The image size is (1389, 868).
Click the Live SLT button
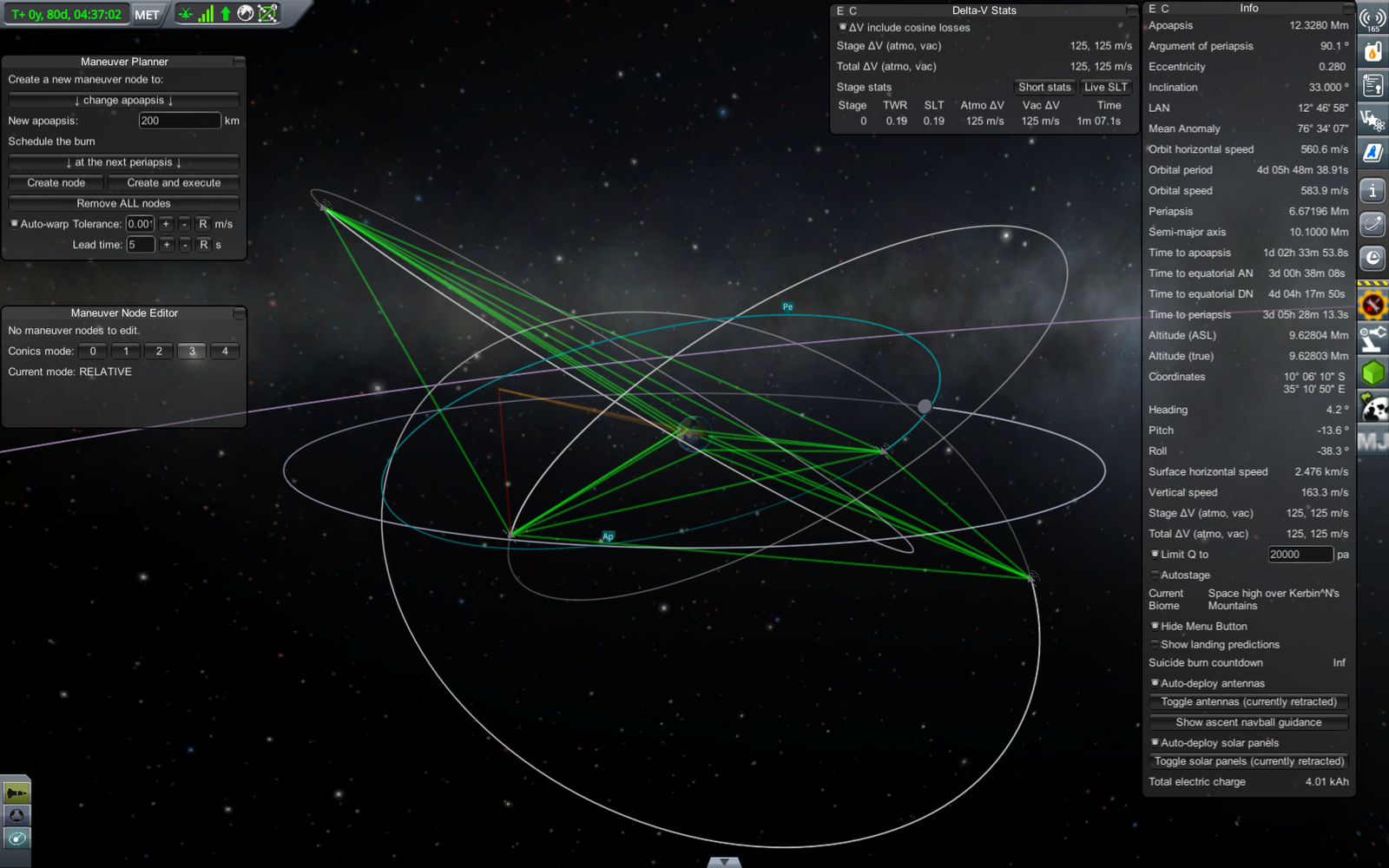coord(1105,87)
